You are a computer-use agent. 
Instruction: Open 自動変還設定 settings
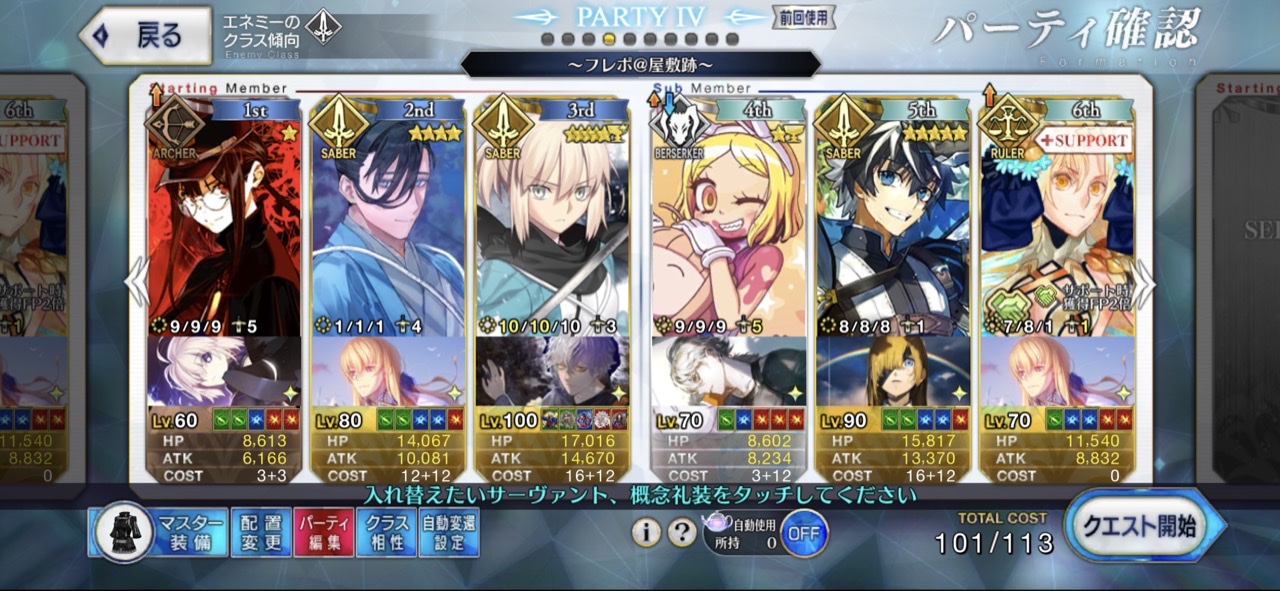click(449, 532)
